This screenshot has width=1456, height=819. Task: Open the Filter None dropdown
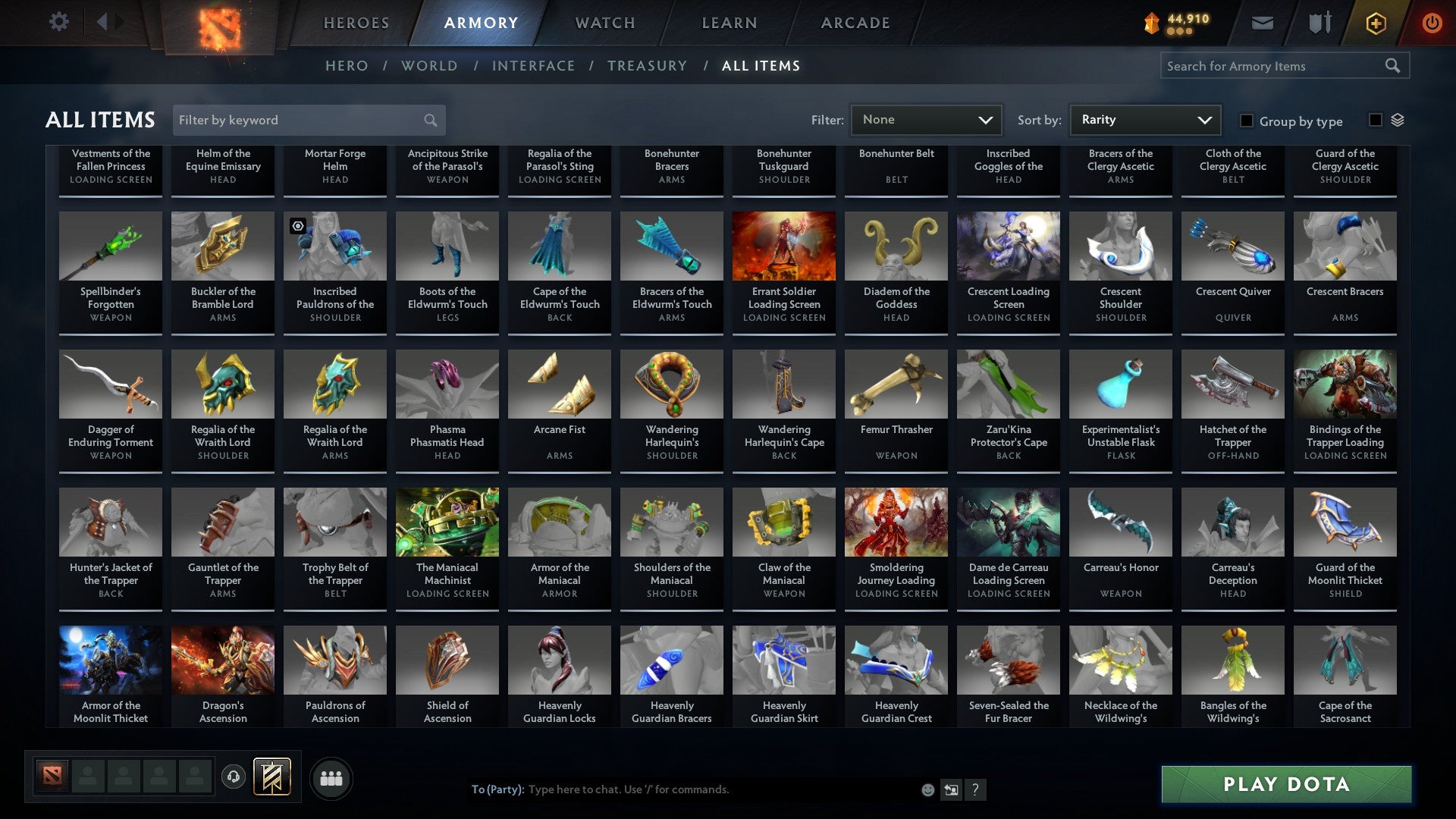pyautogui.click(x=925, y=119)
